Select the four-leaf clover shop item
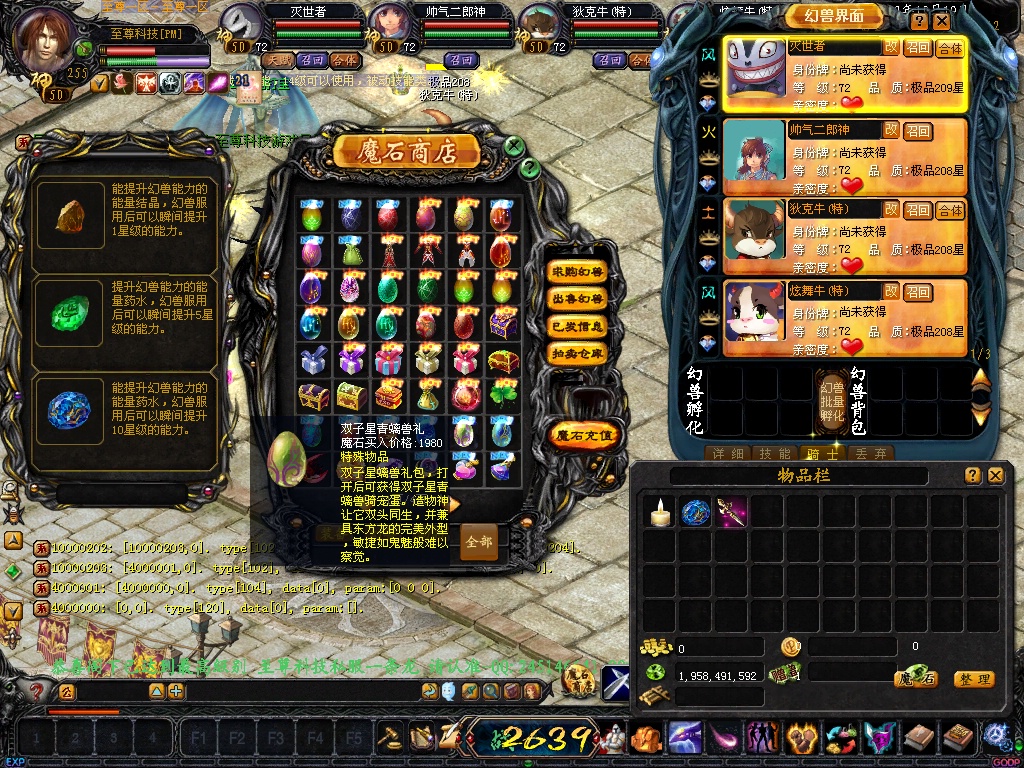Viewport: 1024px width, 768px height. [x=503, y=396]
